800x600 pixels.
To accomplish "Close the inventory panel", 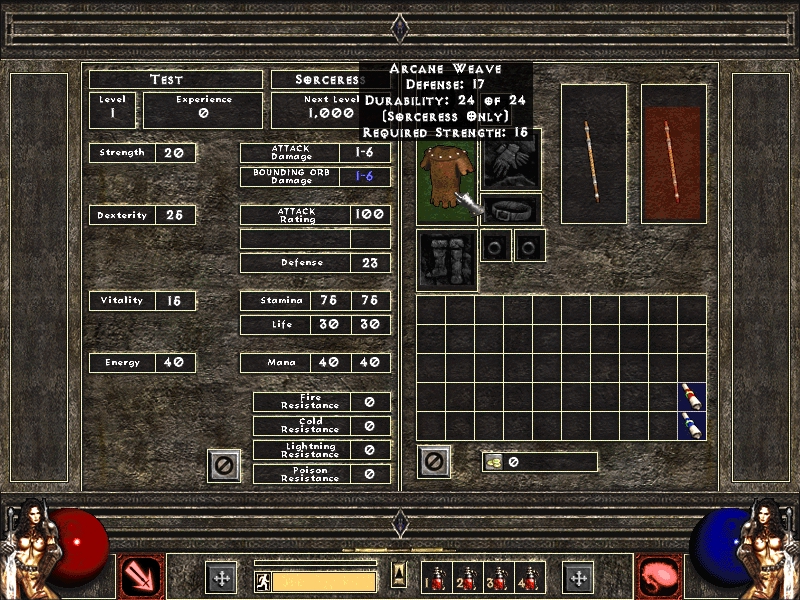I will [x=434, y=462].
